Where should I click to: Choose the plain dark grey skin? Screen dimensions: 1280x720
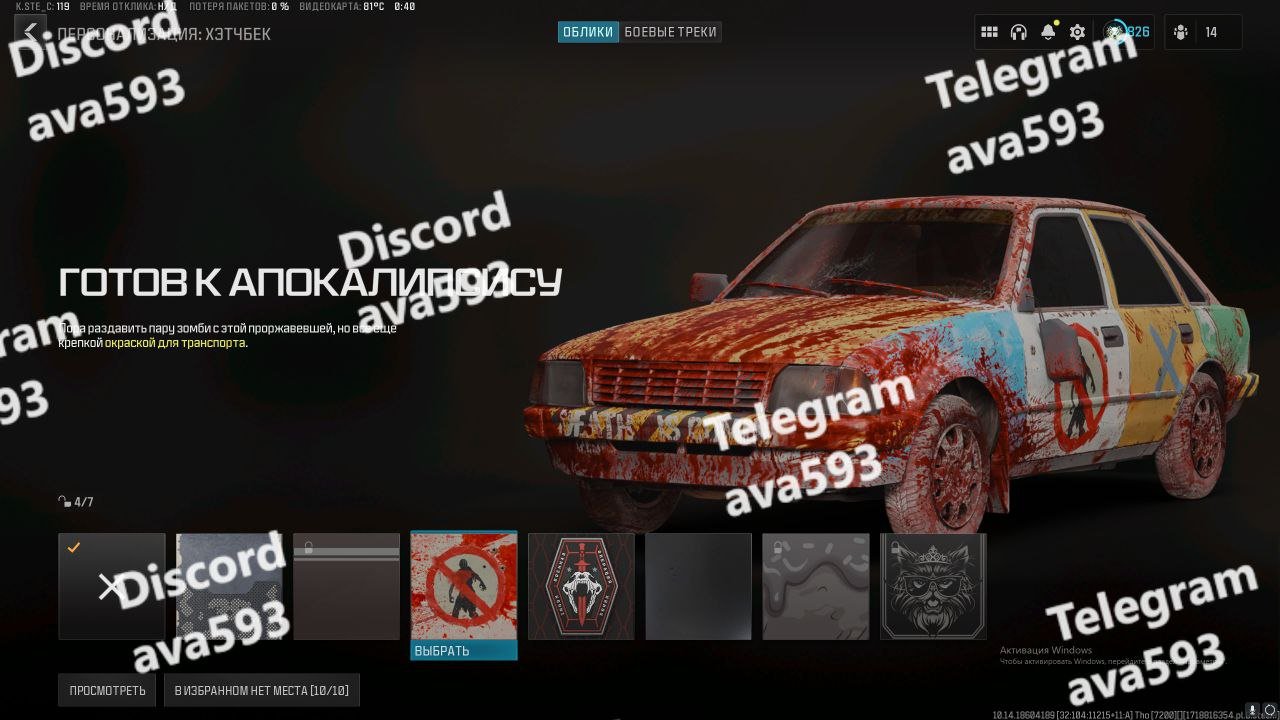698,586
